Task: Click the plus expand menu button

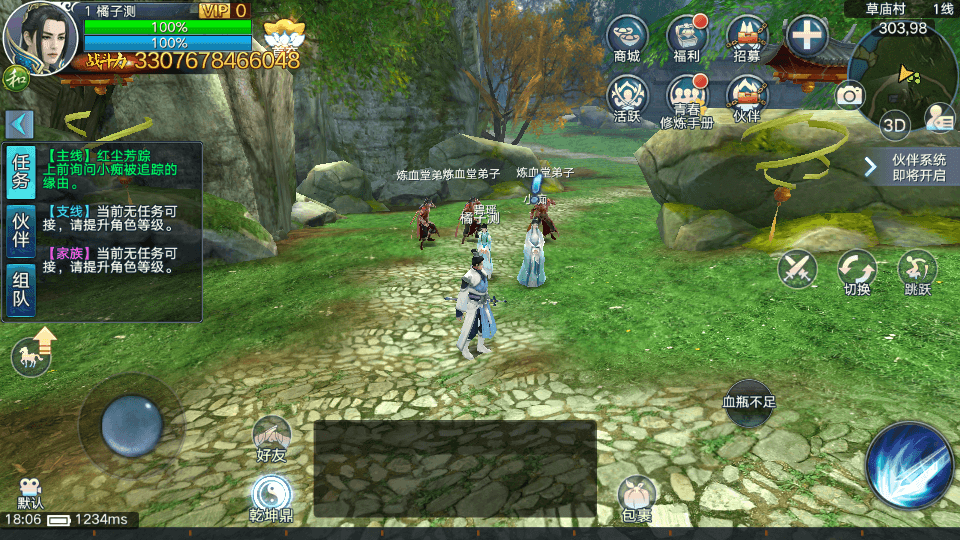Action: pyautogui.click(x=806, y=37)
